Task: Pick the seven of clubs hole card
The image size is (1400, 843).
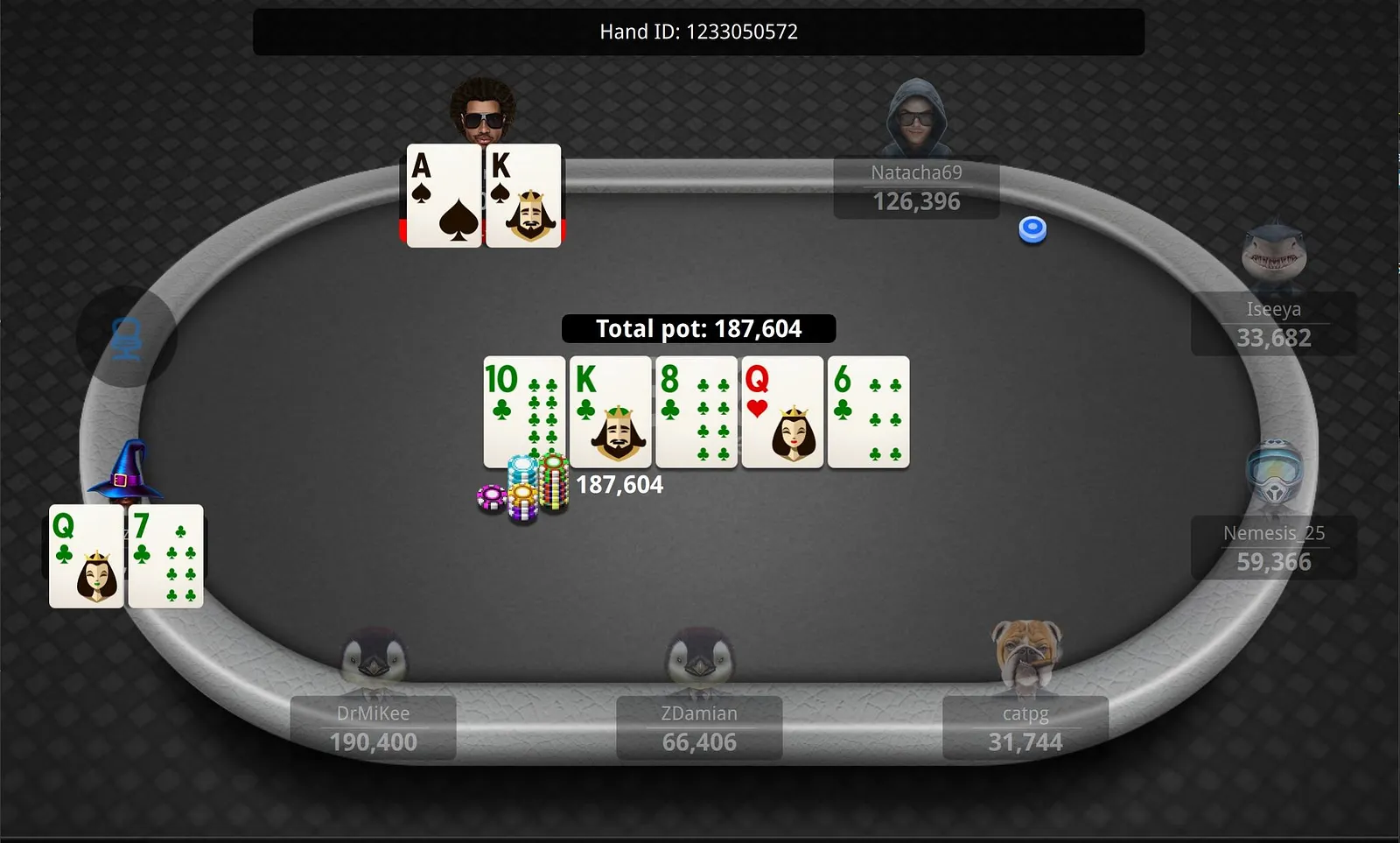Action: (166, 556)
